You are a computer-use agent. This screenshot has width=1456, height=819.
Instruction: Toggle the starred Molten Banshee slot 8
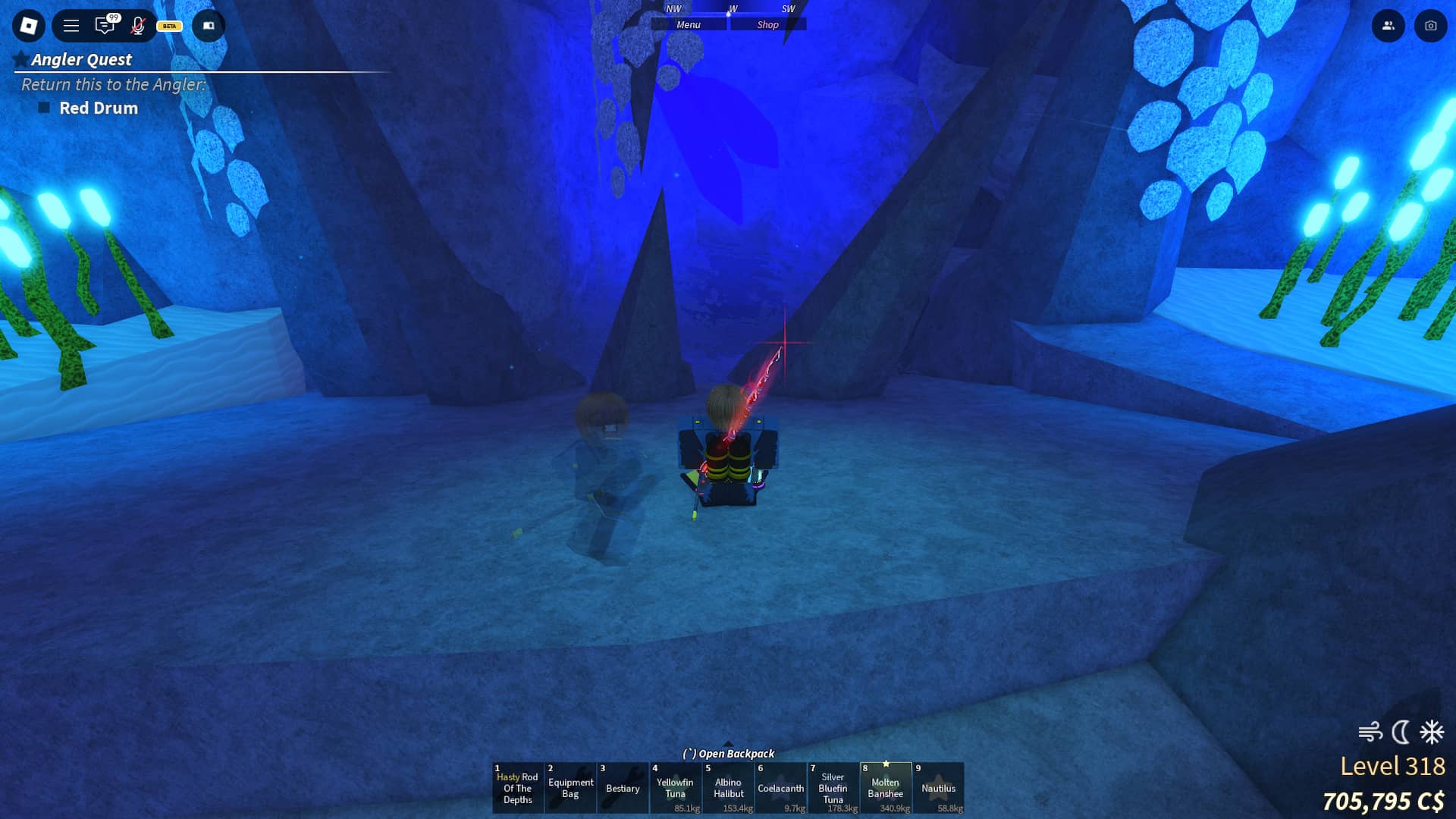point(886,787)
